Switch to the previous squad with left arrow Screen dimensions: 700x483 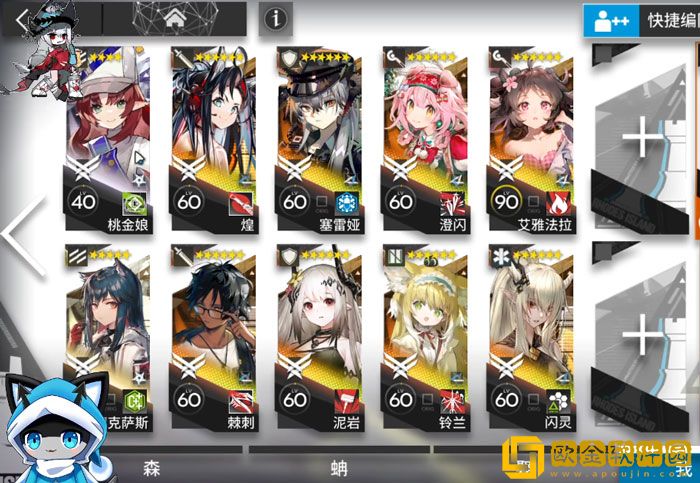[24, 236]
